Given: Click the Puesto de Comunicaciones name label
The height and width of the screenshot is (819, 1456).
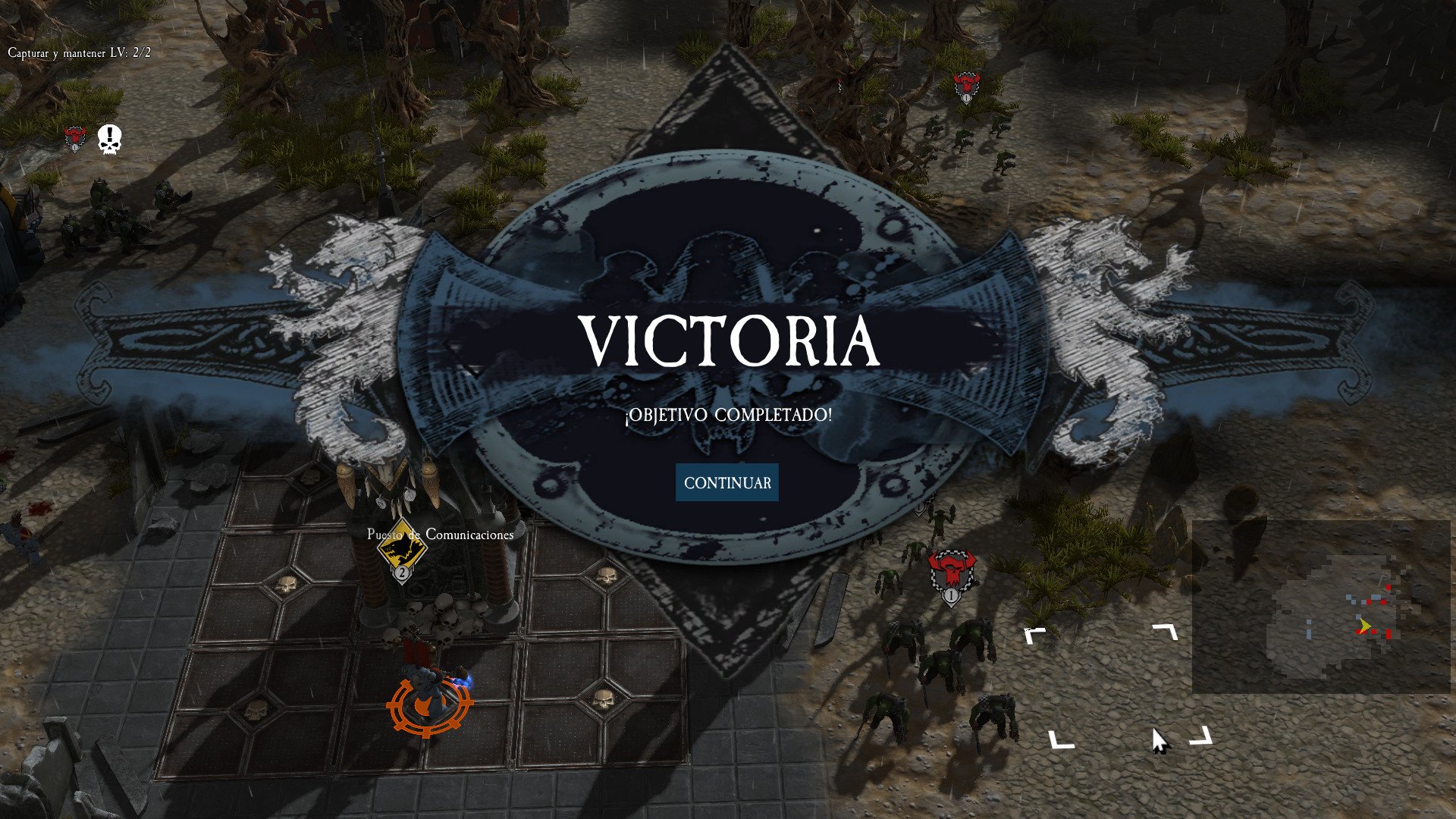Looking at the screenshot, I should tap(438, 536).
